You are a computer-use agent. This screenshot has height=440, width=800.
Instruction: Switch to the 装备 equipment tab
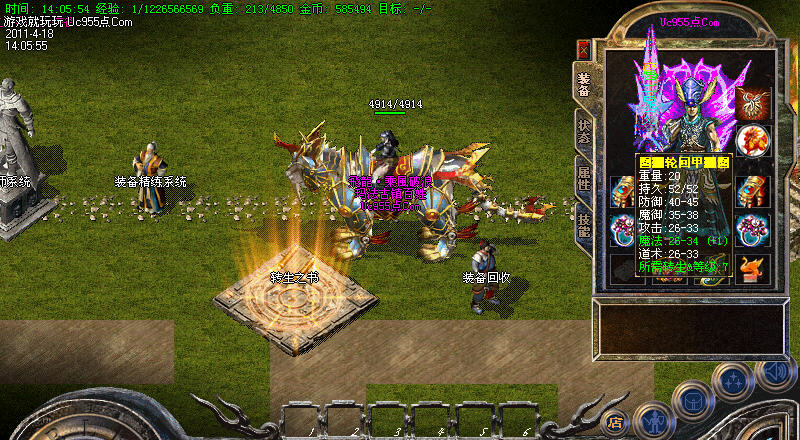(x=583, y=84)
